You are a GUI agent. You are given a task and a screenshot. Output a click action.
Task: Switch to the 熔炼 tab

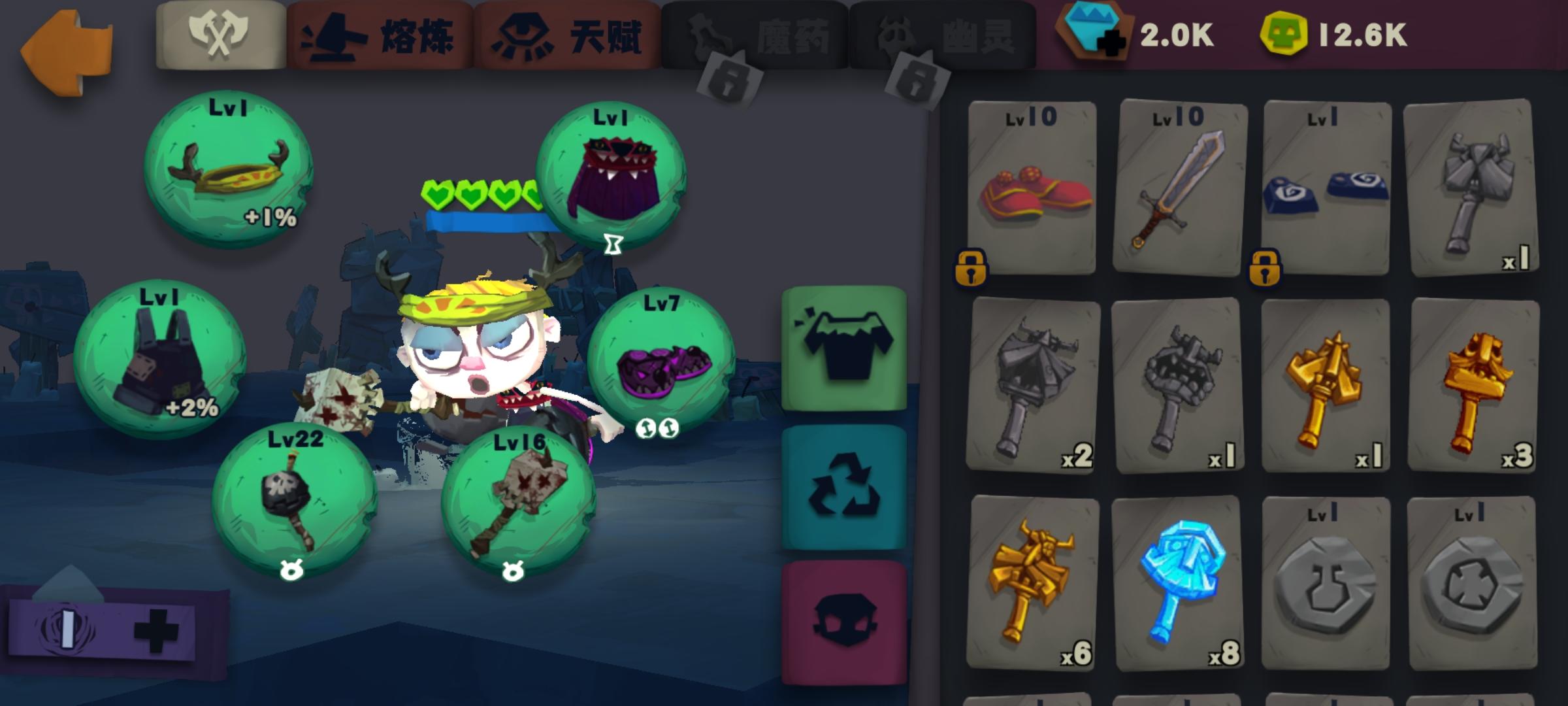(x=379, y=36)
